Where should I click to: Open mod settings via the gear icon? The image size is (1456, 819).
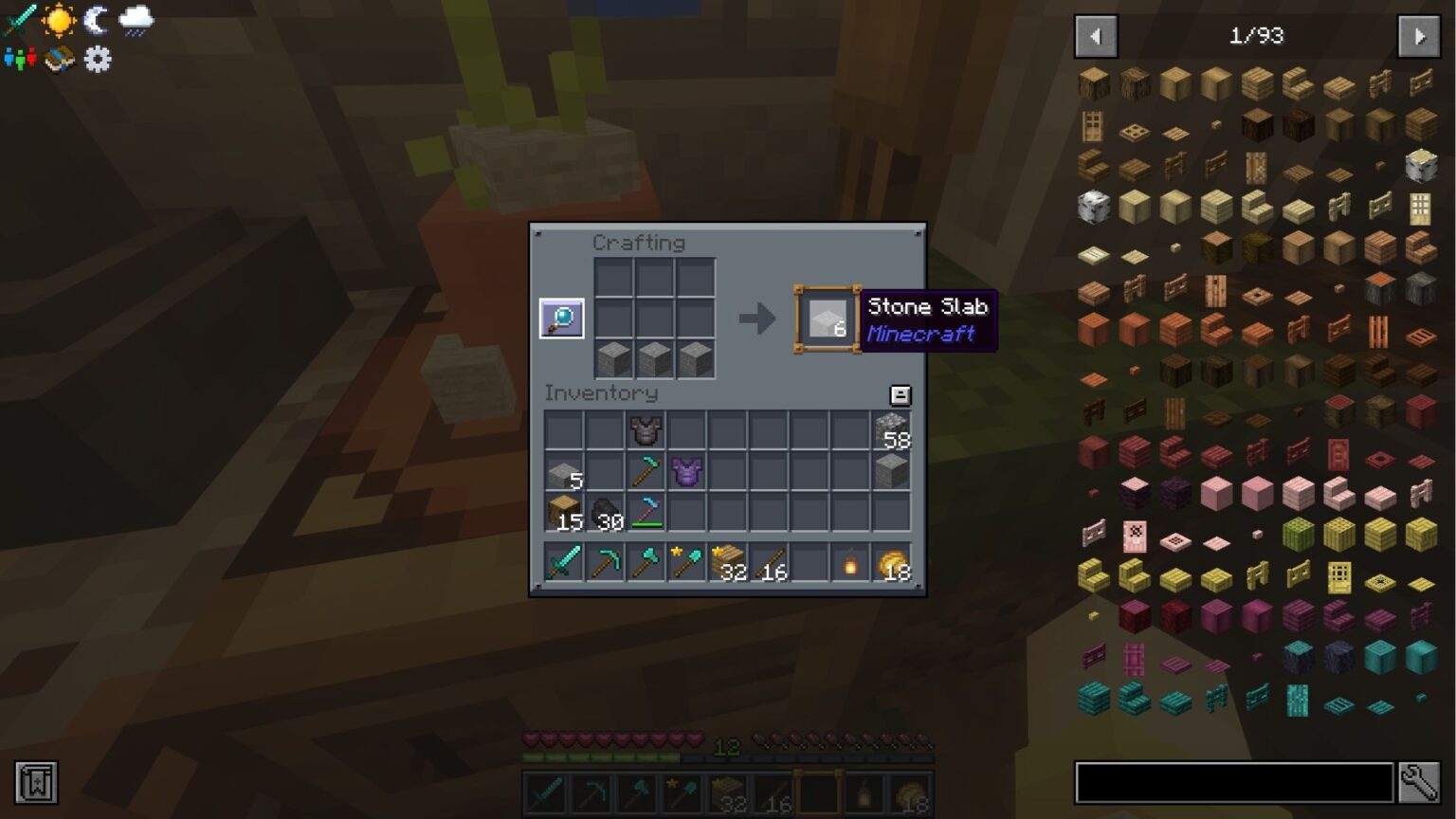click(96, 58)
